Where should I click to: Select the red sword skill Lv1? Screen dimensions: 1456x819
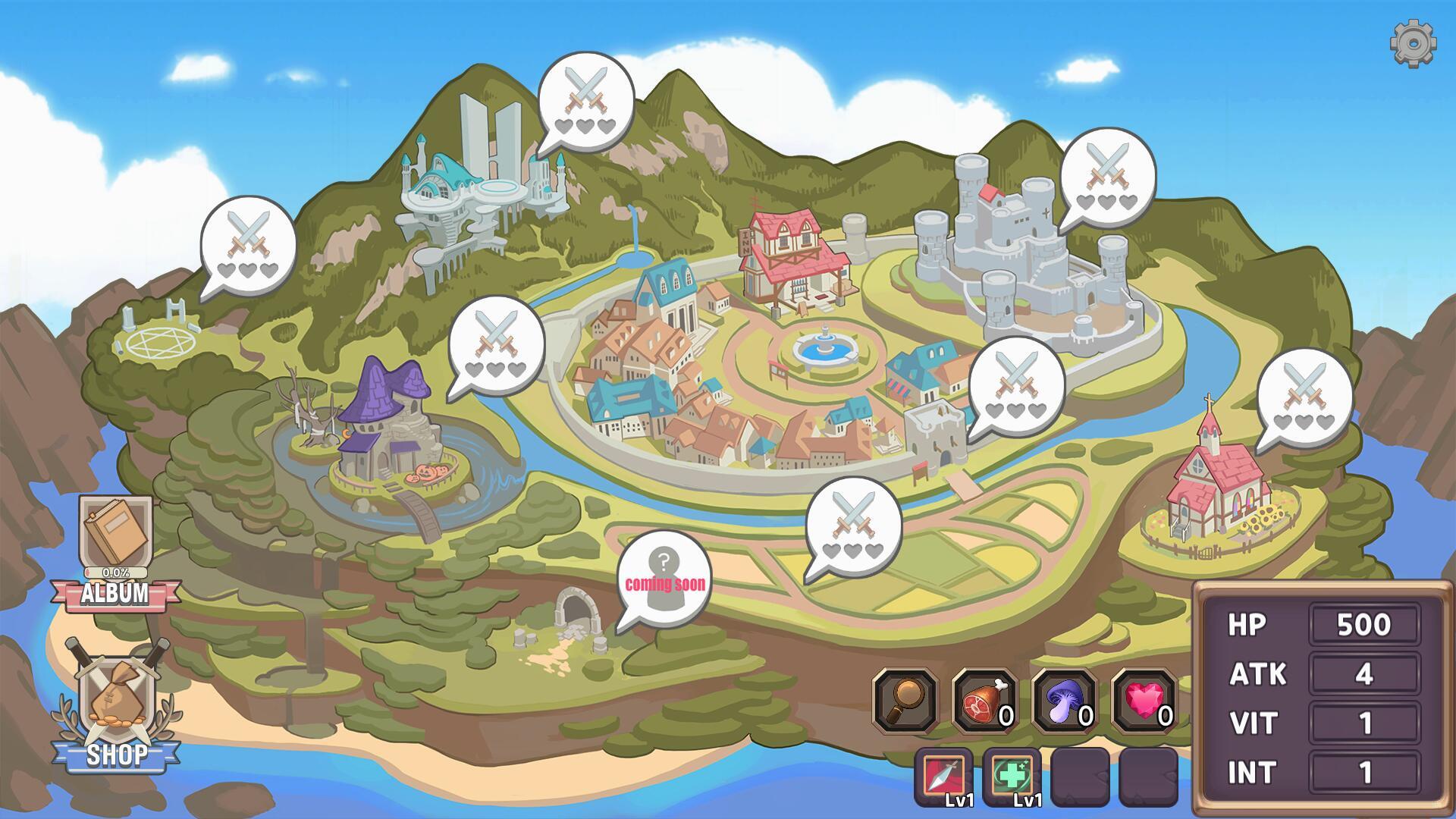point(944,777)
